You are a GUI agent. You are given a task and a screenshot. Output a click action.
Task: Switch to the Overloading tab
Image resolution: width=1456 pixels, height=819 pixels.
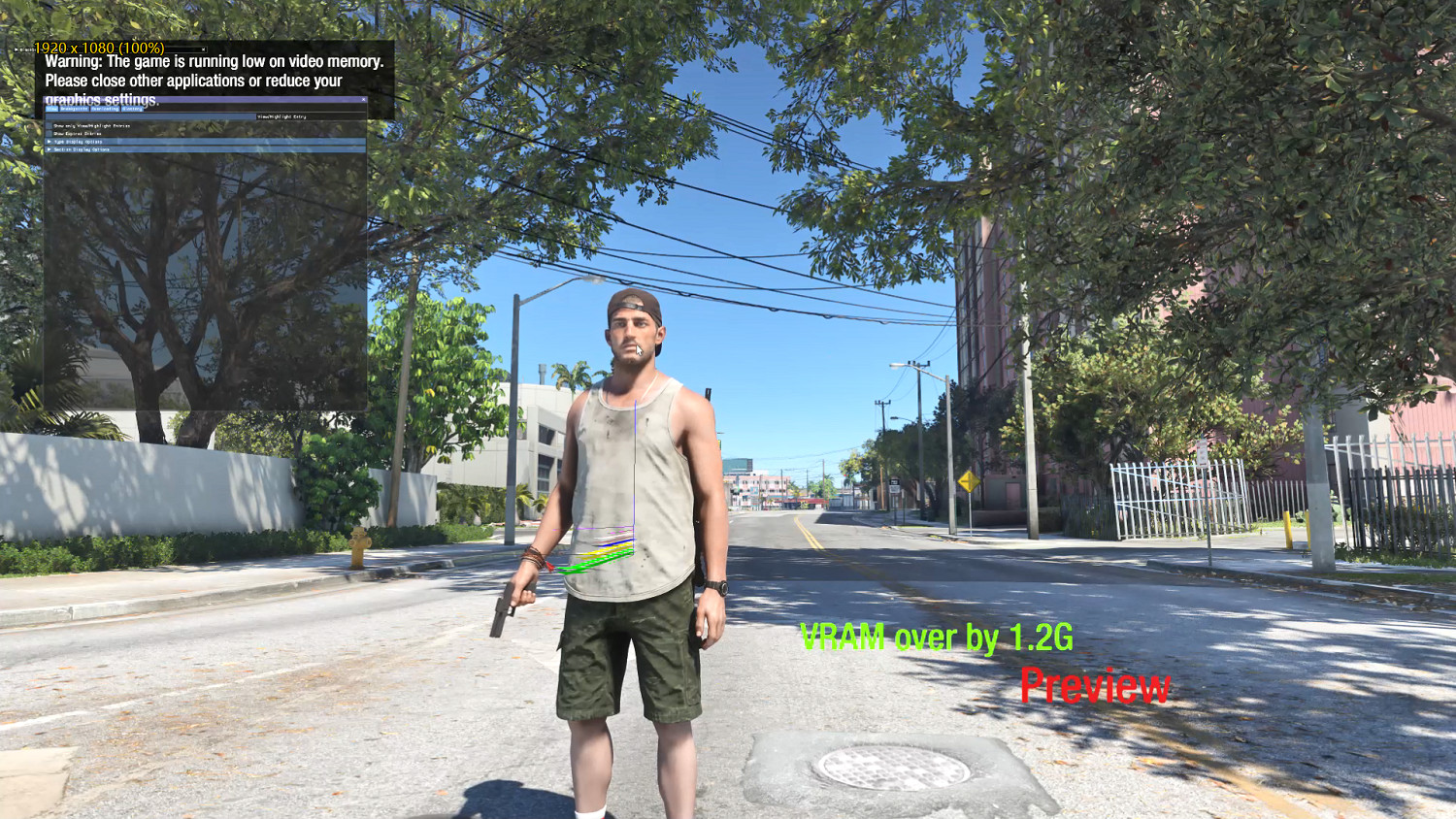(x=105, y=109)
